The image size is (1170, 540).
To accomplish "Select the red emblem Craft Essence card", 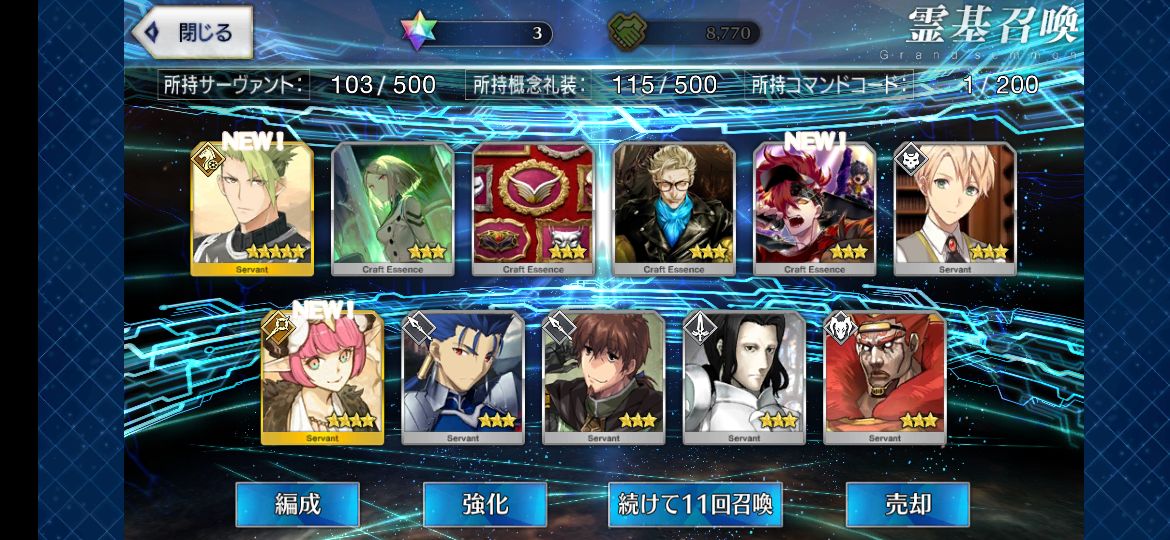I will click(x=533, y=209).
